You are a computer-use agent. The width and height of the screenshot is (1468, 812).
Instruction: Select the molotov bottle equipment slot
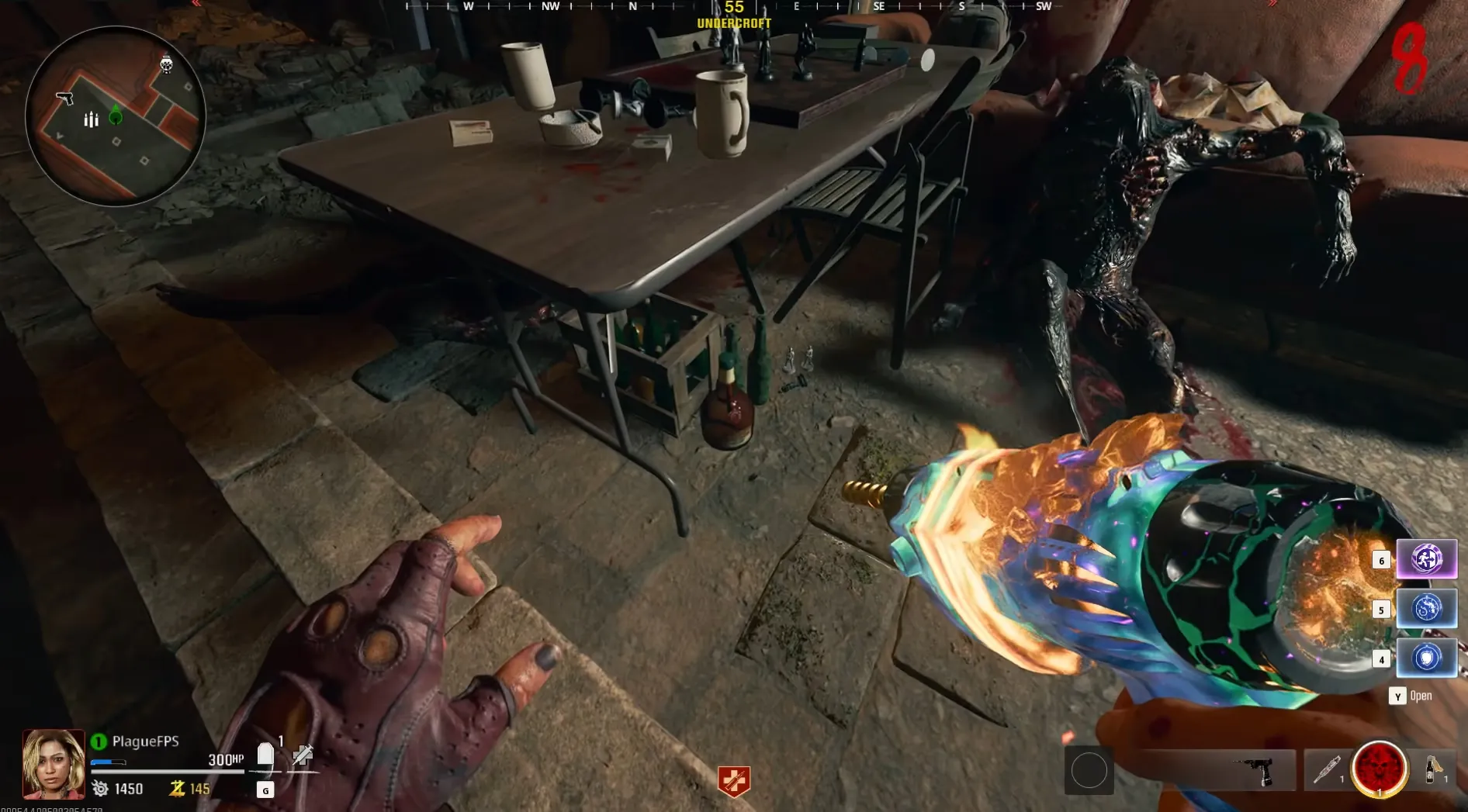(1433, 769)
